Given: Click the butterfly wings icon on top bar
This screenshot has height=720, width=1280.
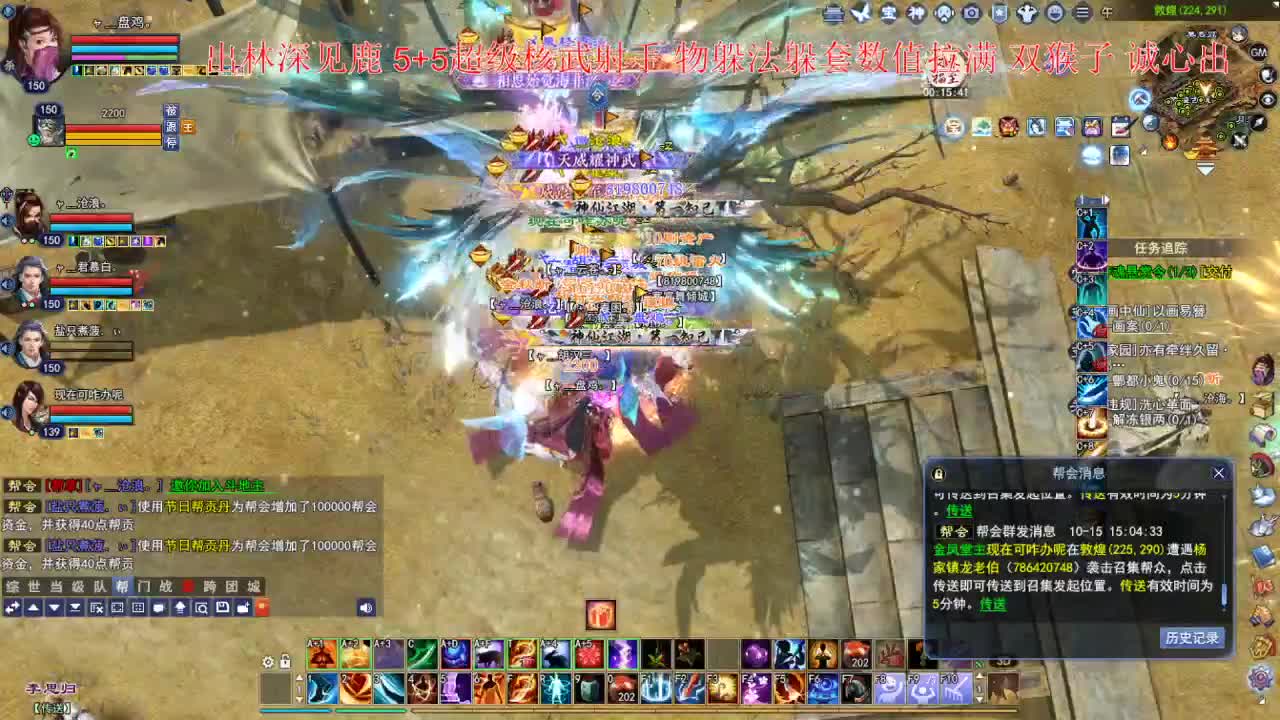Looking at the screenshot, I should (x=861, y=13).
